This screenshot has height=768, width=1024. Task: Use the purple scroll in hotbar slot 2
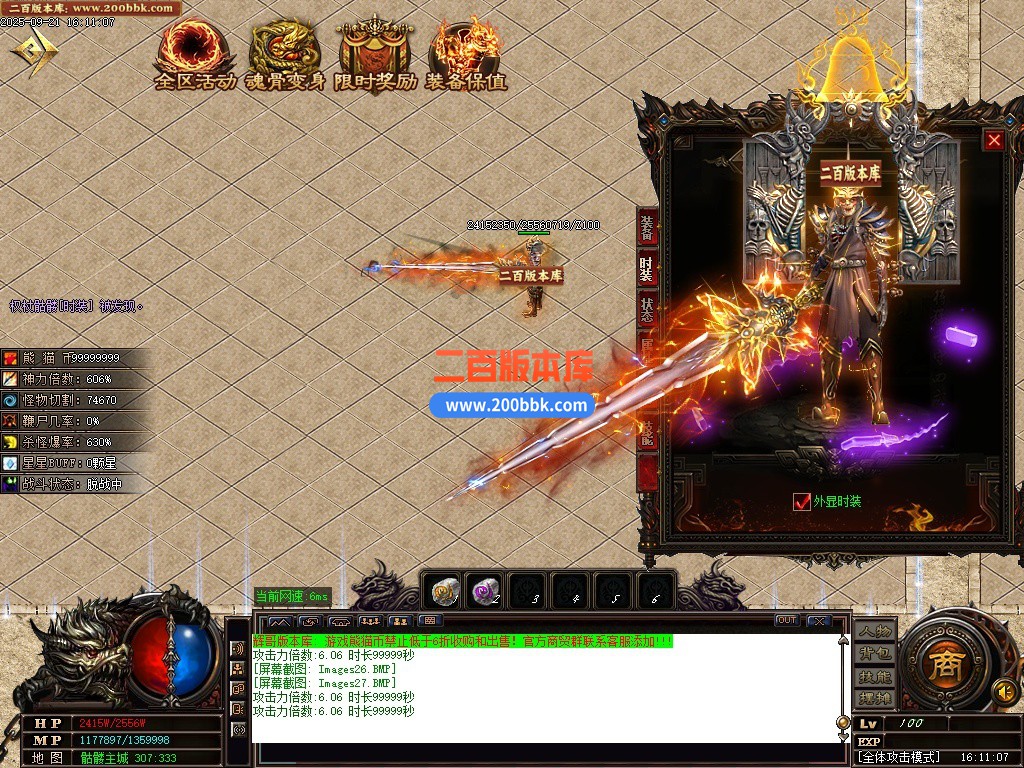coord(487,593)
